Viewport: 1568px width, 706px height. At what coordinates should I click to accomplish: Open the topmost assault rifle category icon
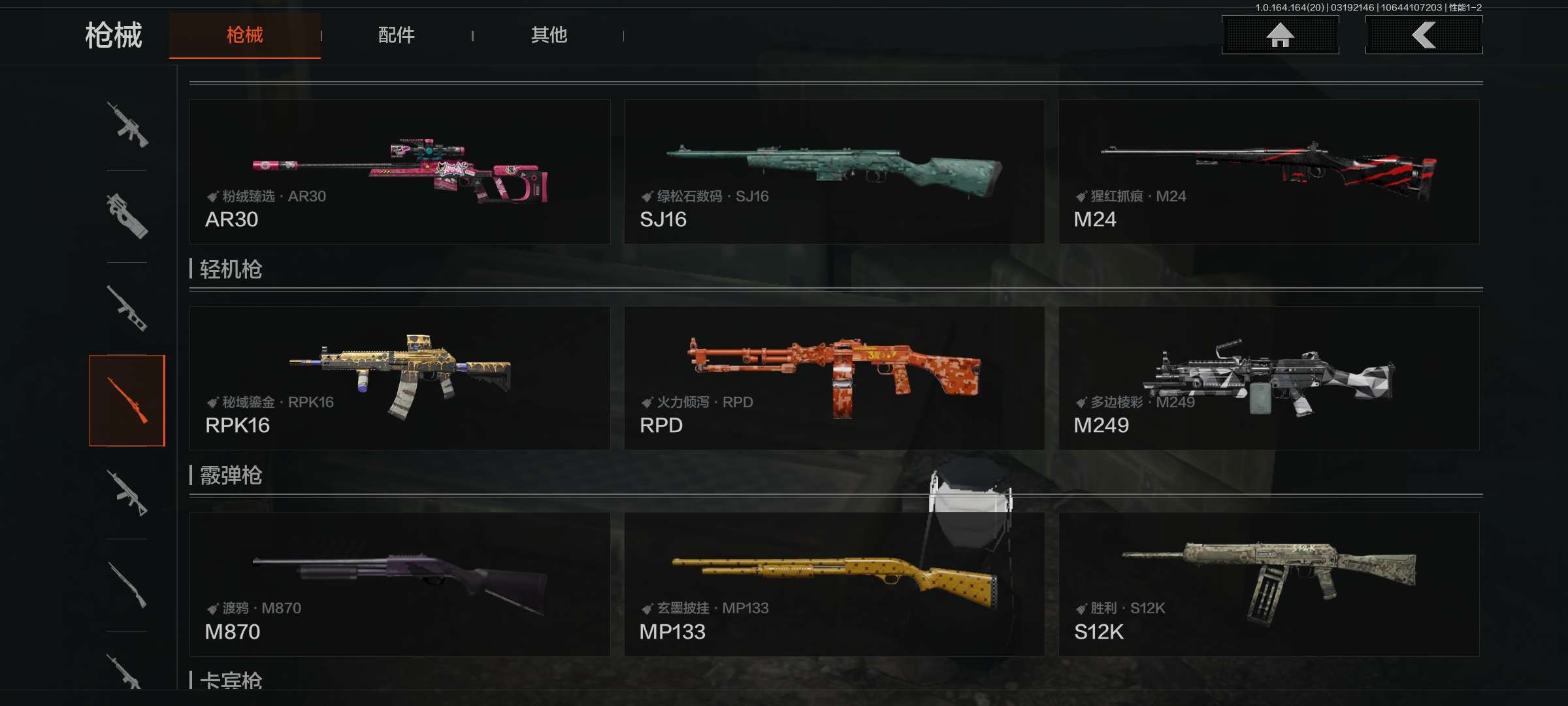click(127, 124)
